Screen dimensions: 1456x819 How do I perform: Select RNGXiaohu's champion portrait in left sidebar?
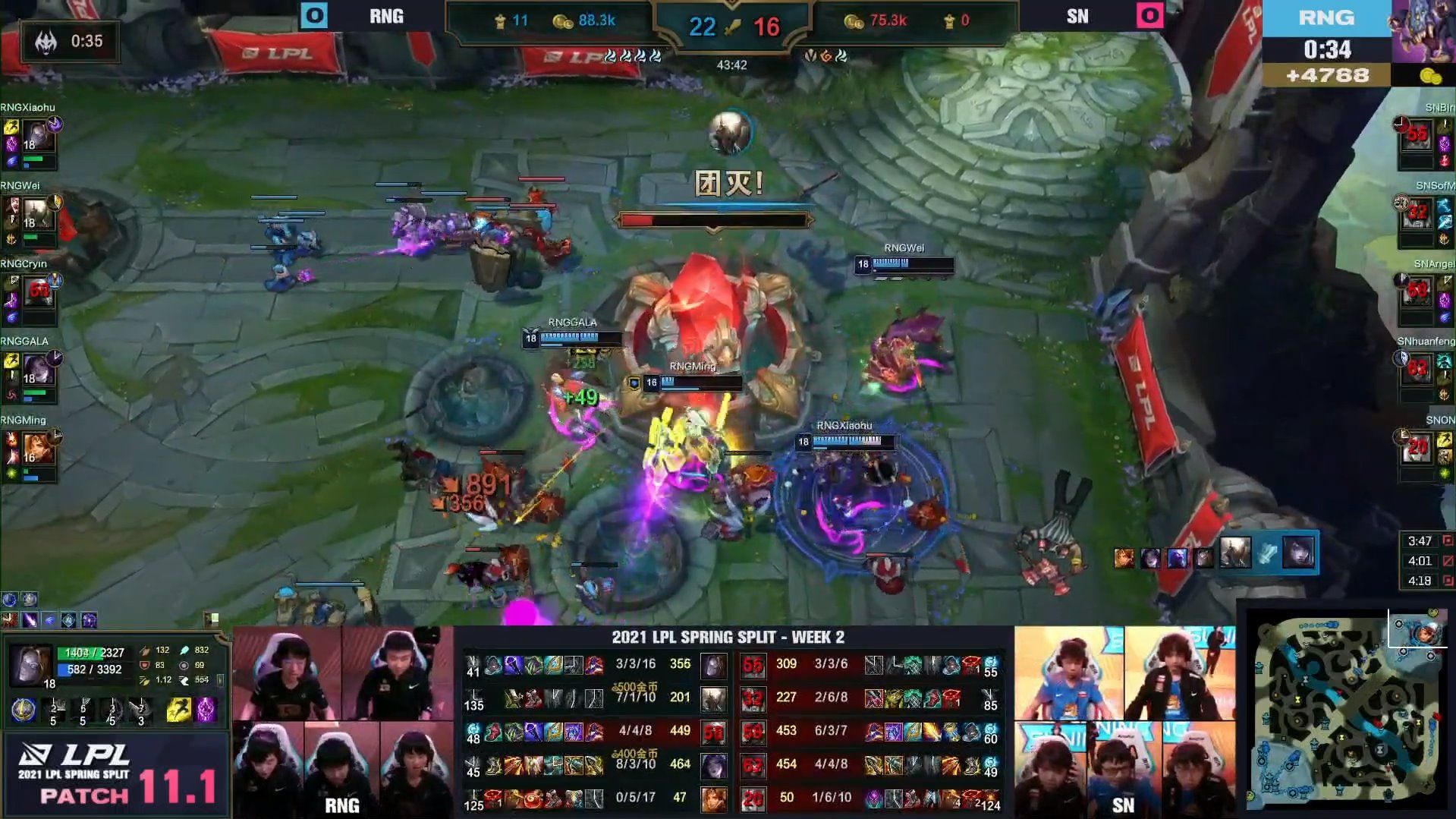click(x=39, y=137)
